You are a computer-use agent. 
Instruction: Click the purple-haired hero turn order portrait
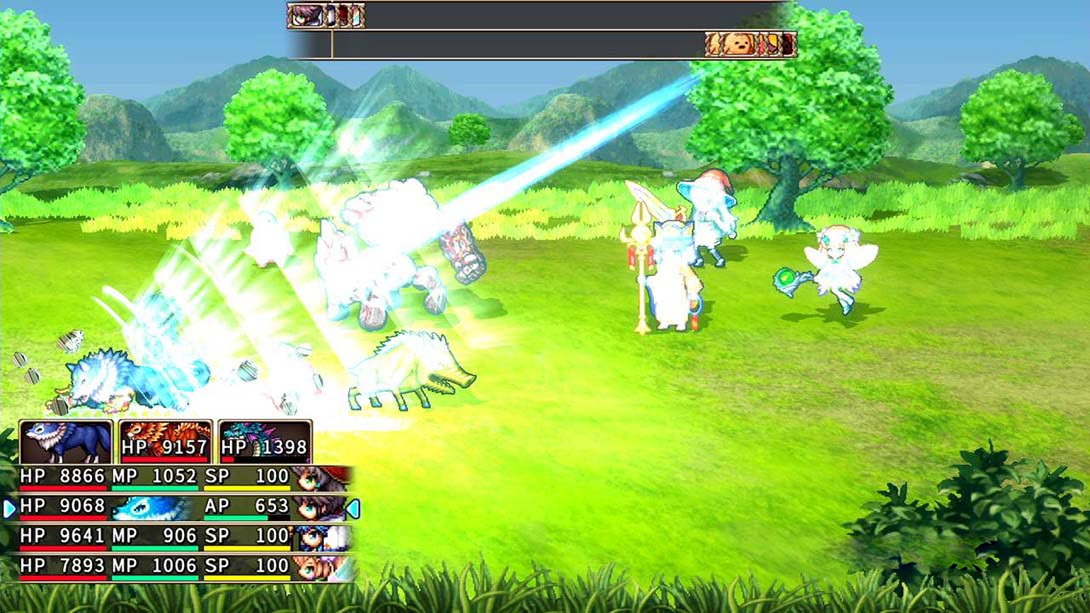pyautogui.click(x=304, y=15)
